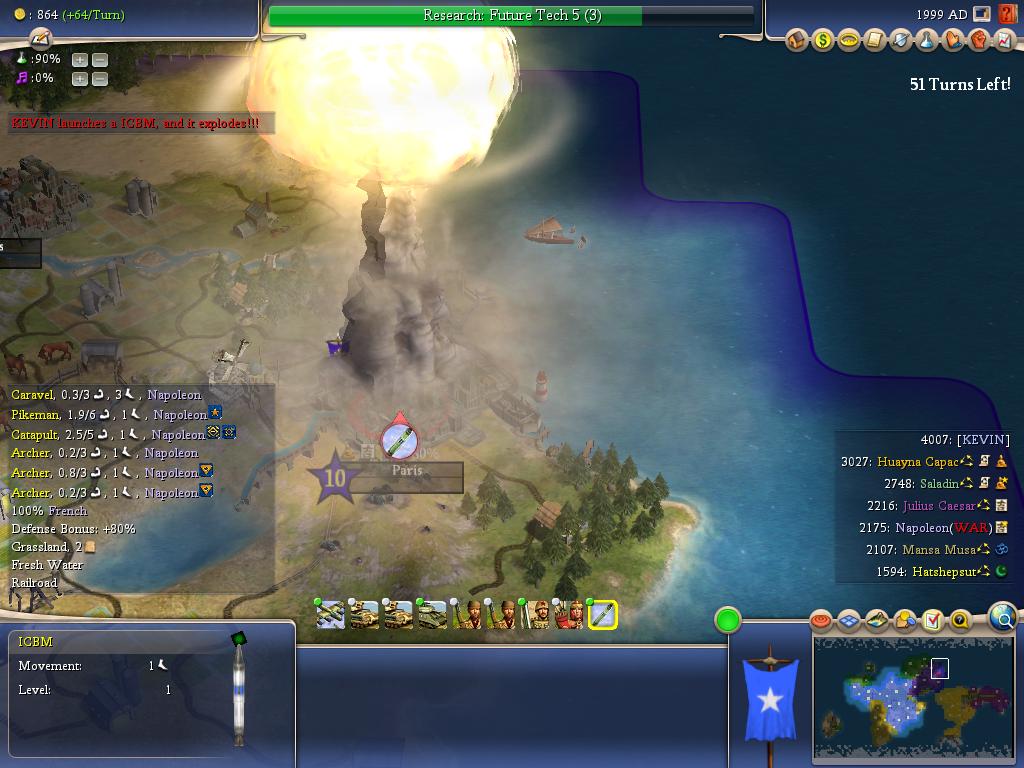Open the globe view magnifier button
This screenshot has height=768, width=1024.
(1002, 618)
